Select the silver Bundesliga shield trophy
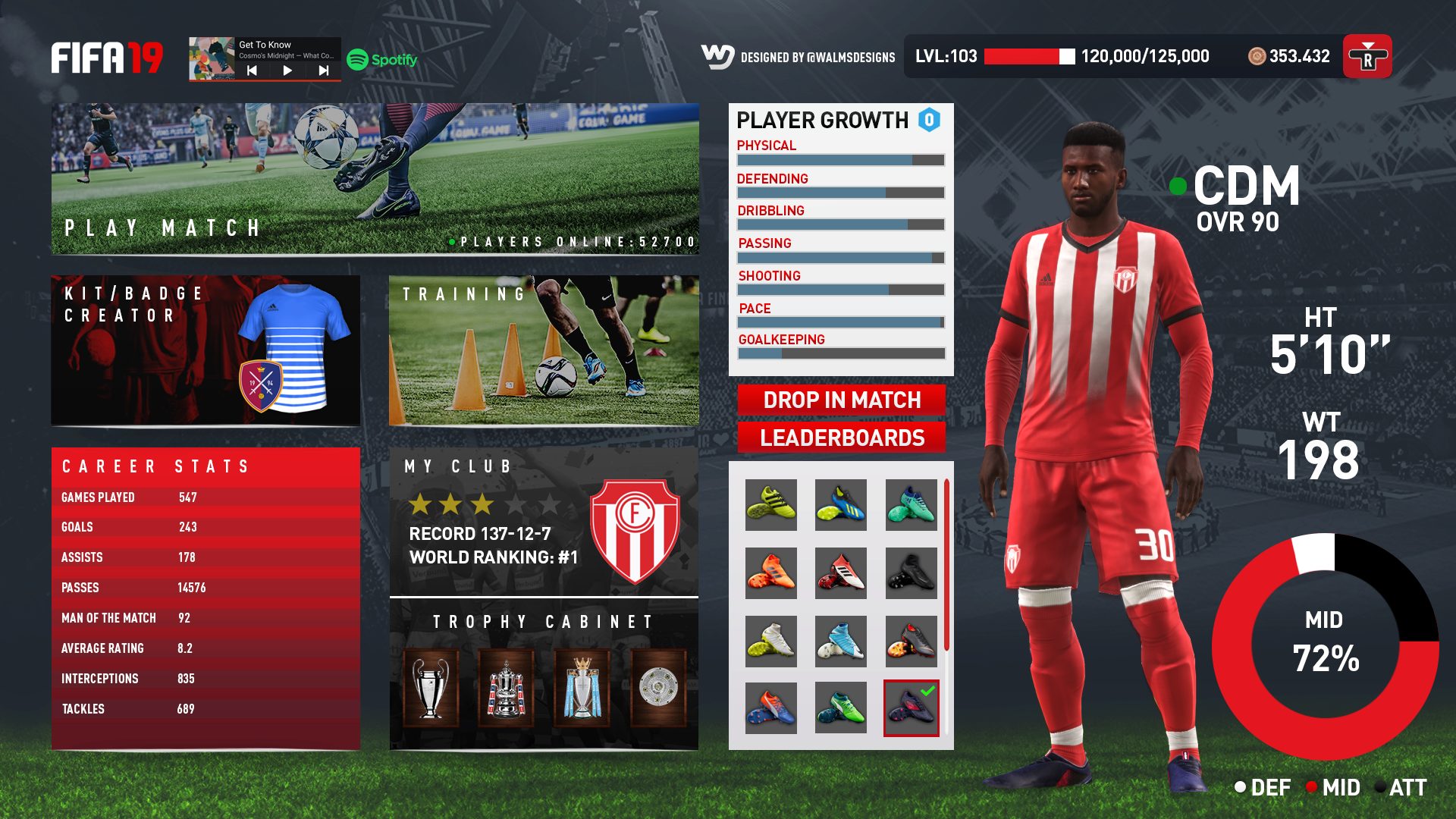This screenshot has height=819, width=1456. [x=657, y=688]
